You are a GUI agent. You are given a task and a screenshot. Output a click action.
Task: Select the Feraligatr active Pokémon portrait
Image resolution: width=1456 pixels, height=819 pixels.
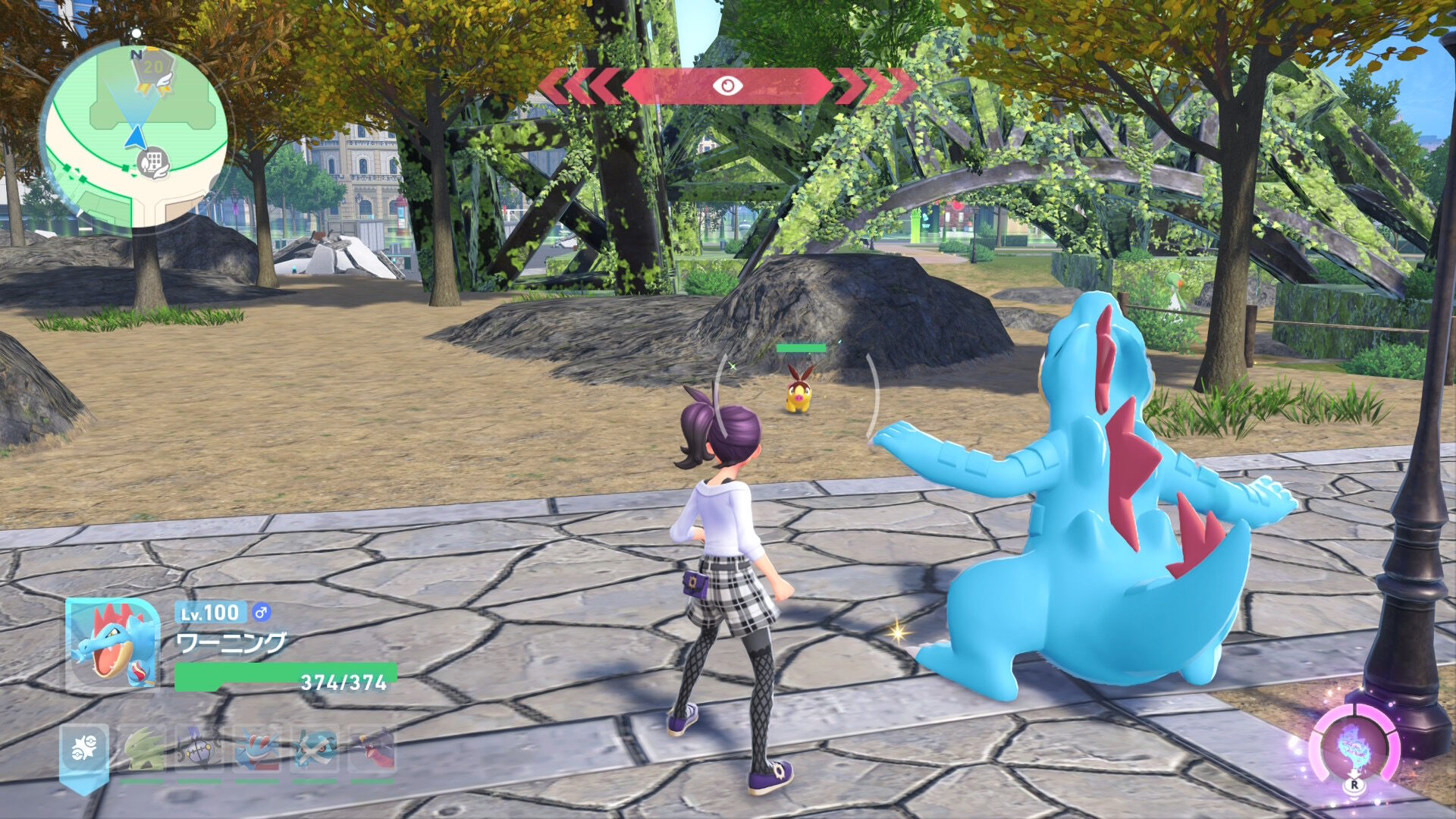(x=114, y=645)
